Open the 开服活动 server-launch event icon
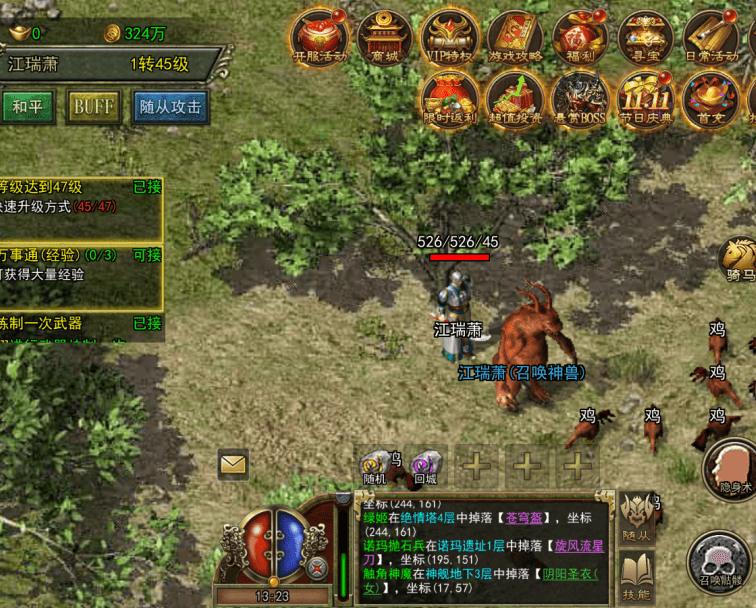Image resolution: width=756 pixels, height=608 pixels. (319, 37)
